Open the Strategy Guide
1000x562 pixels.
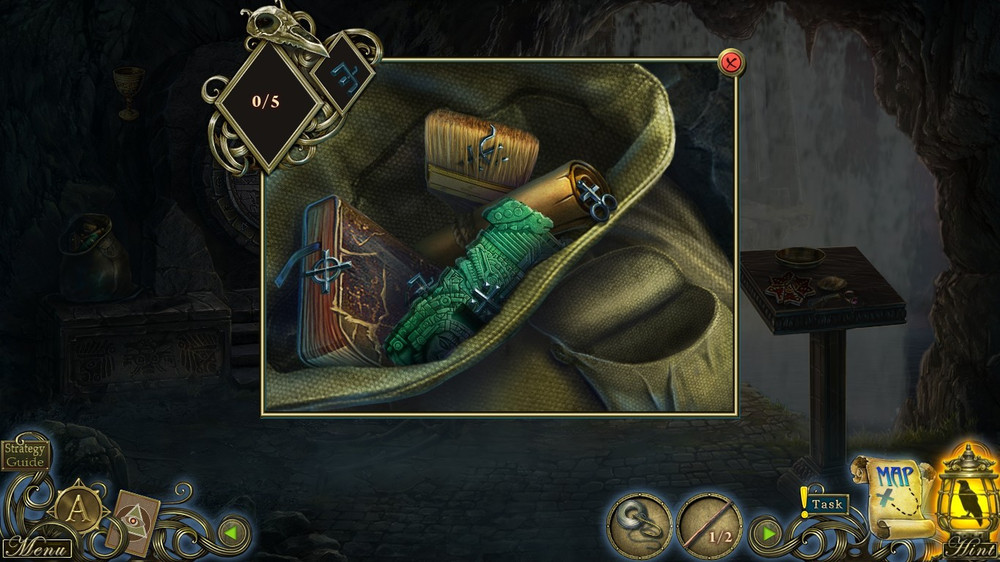[23, 457]
